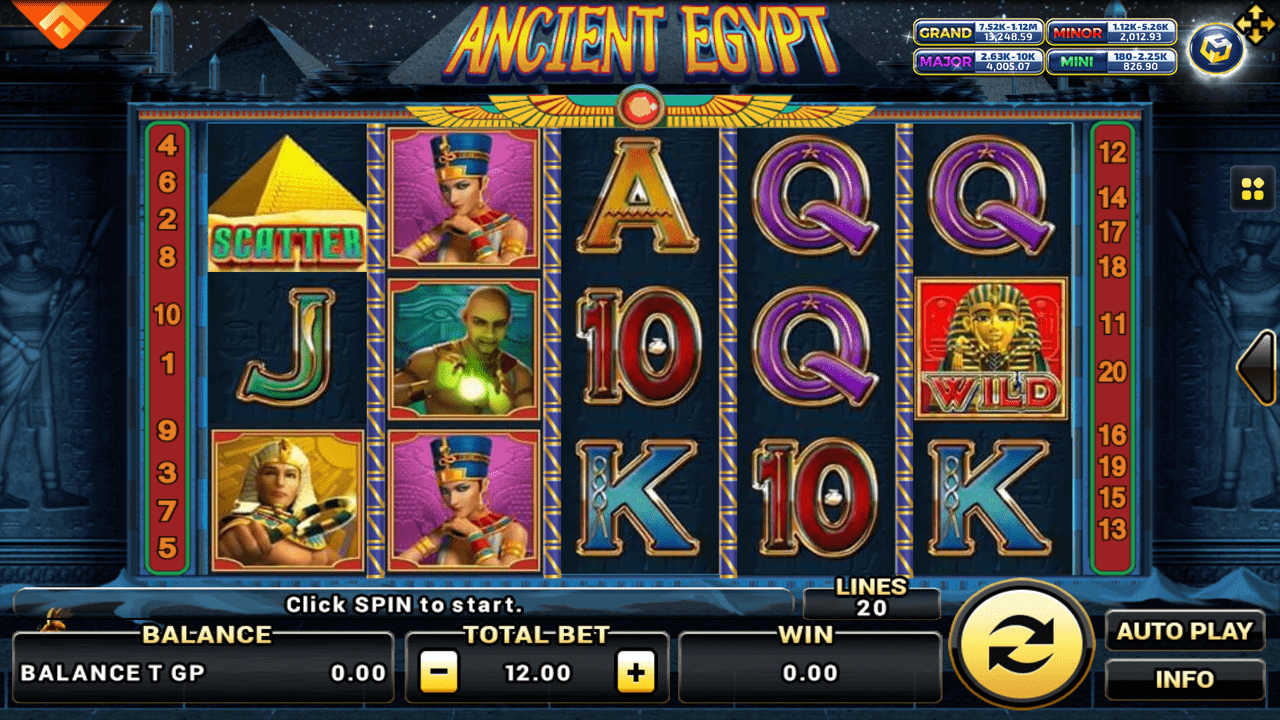1280x720 pixels.
Task: Open AUTO PLAY settings
Action: [1186, 632]
